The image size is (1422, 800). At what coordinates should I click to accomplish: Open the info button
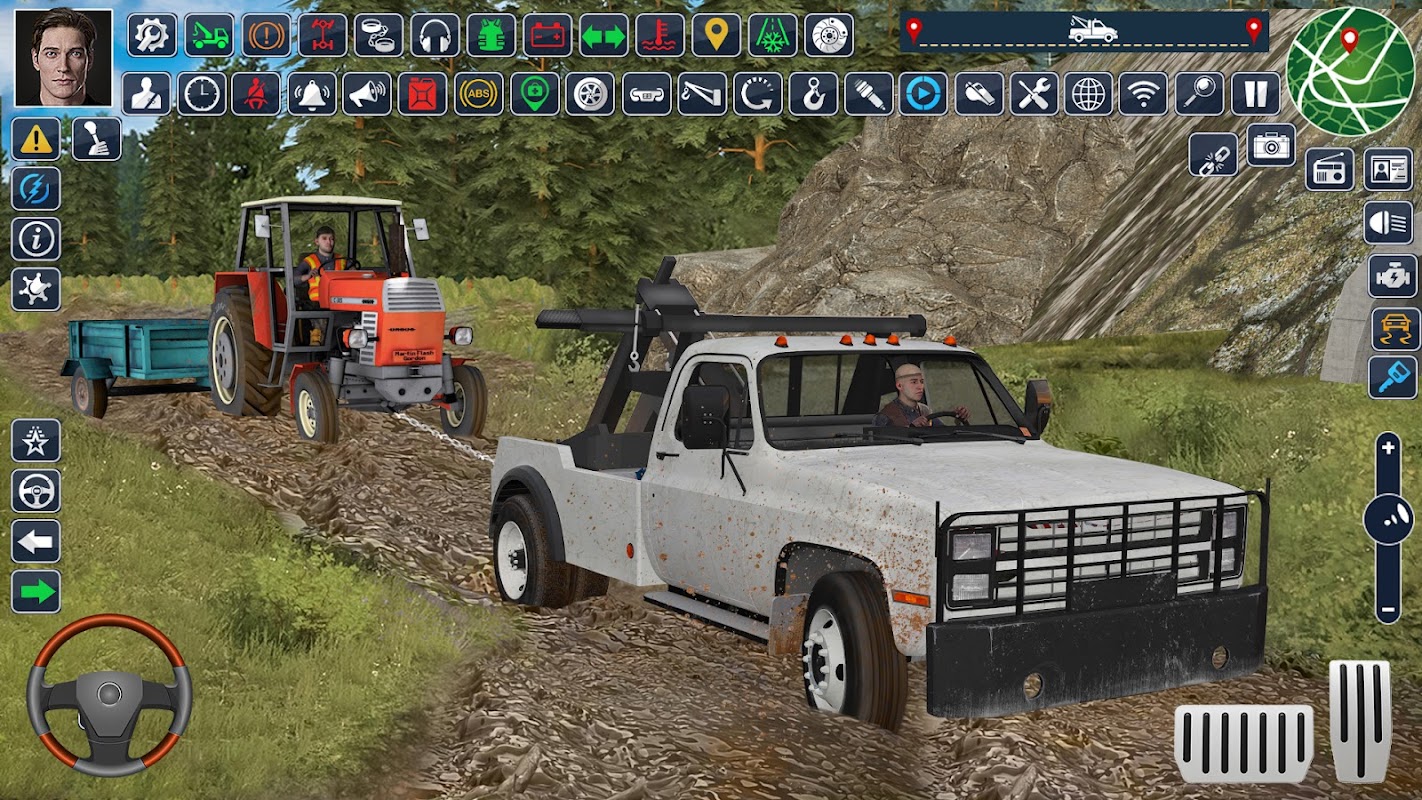pos(36,239)
